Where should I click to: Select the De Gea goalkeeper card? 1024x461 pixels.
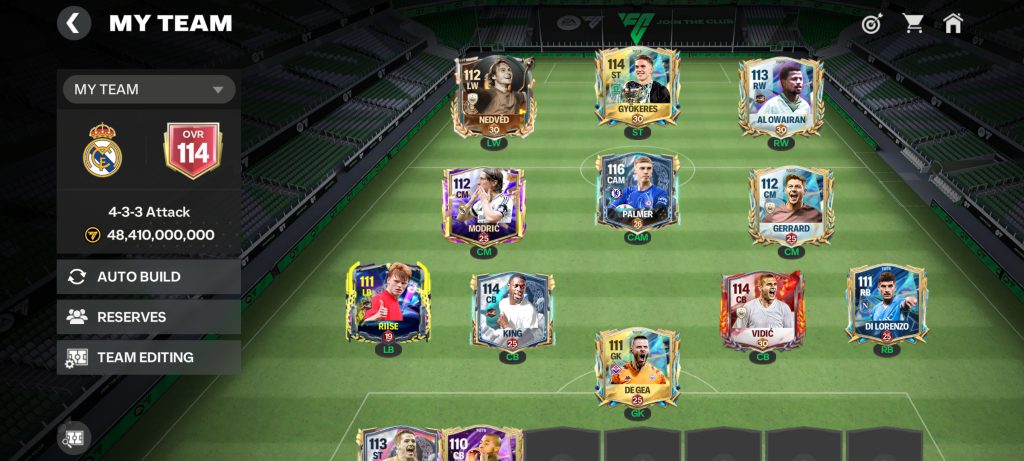[x=637, y=367]
